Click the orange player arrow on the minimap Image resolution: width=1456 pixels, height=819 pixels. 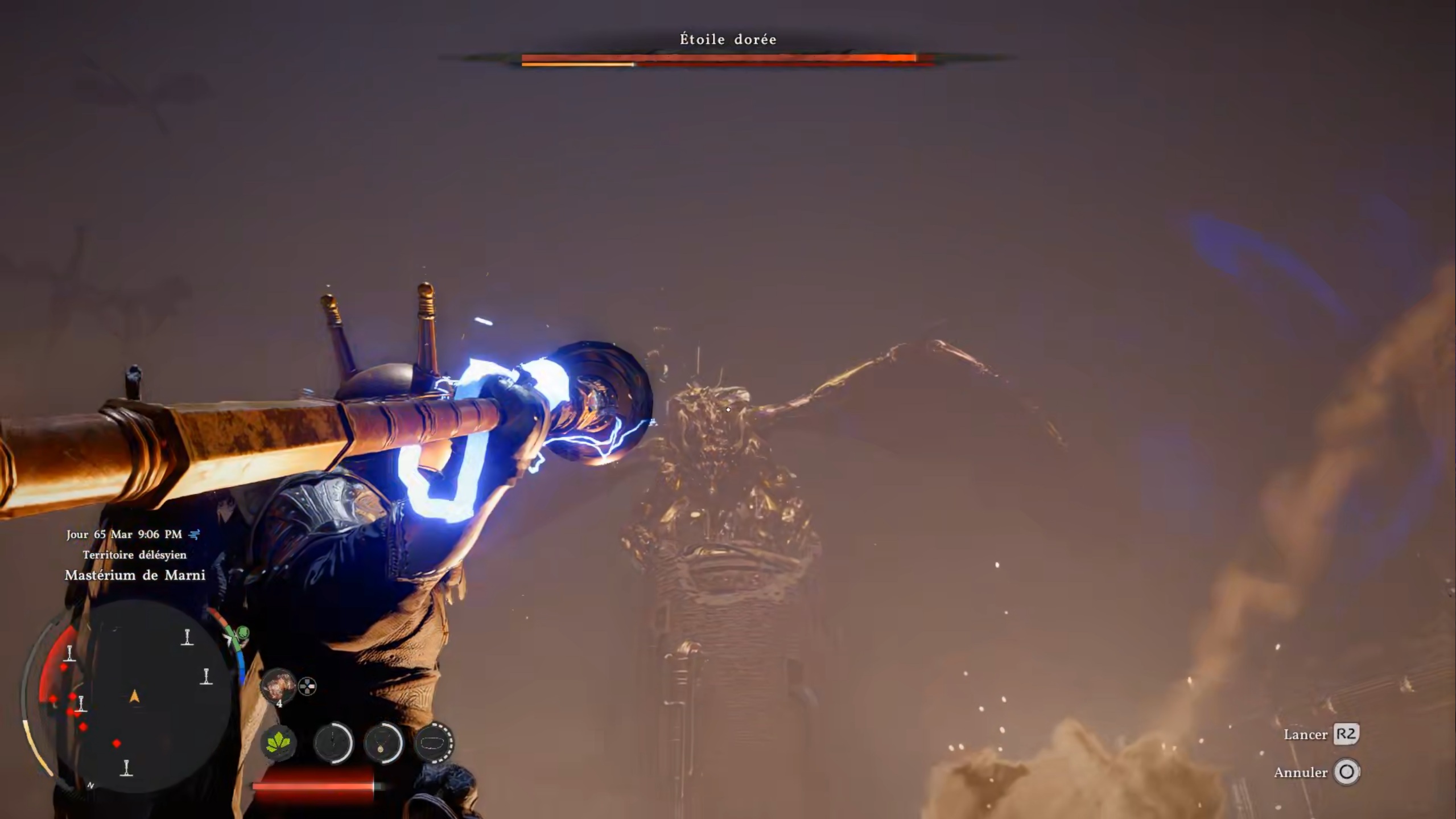(135, 696)
